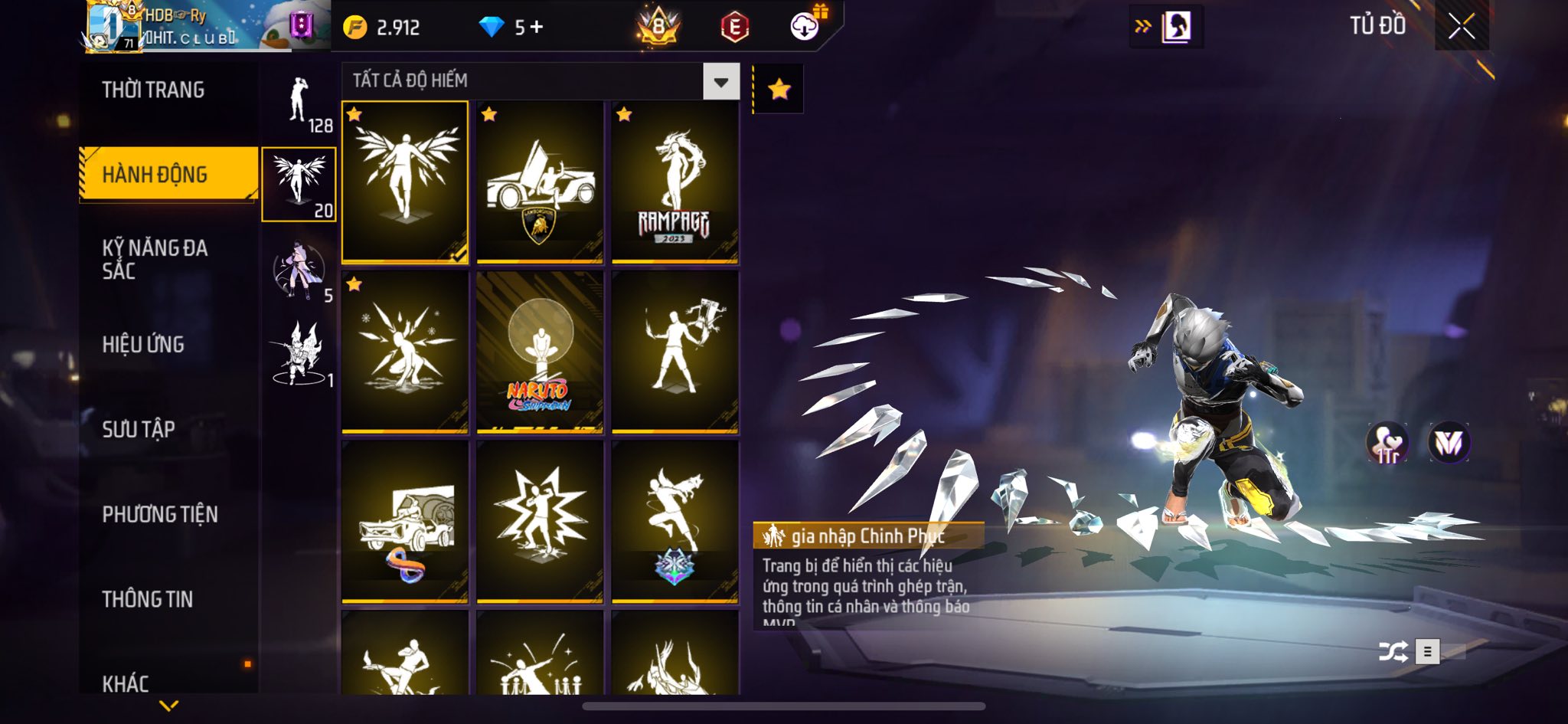This screenshot has height=724, width=1568.
Task: Close the wardrobe with the X button
Action: (x=1461, y=27)
